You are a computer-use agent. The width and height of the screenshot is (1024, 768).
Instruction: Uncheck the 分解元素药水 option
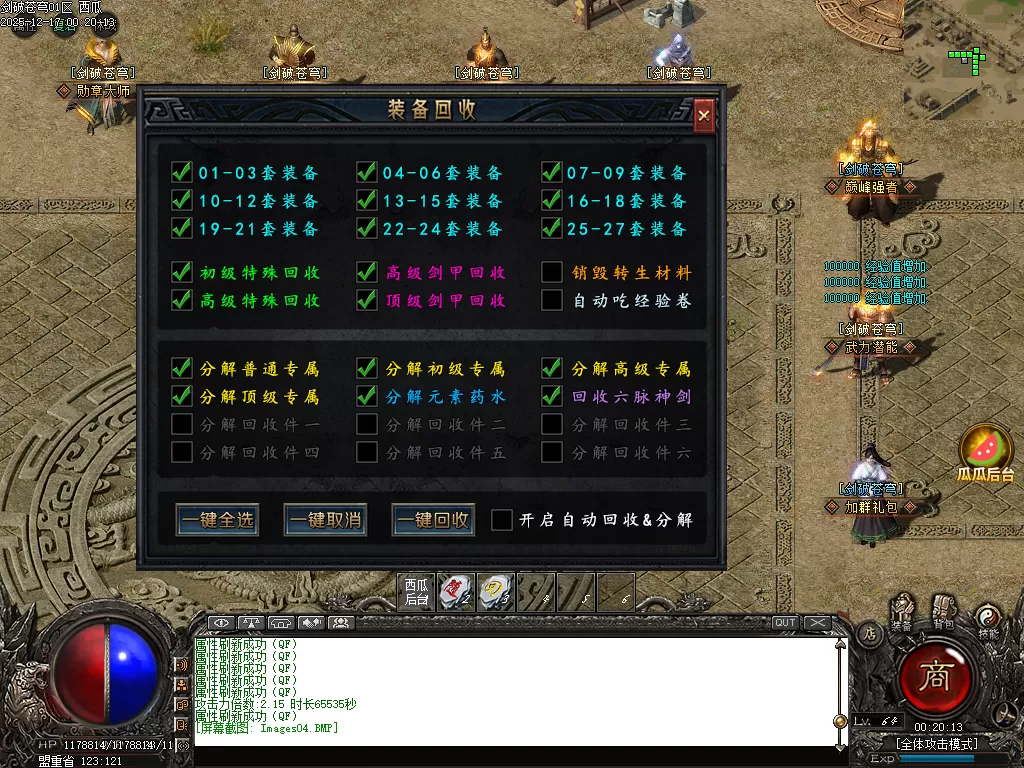[367, 396]
